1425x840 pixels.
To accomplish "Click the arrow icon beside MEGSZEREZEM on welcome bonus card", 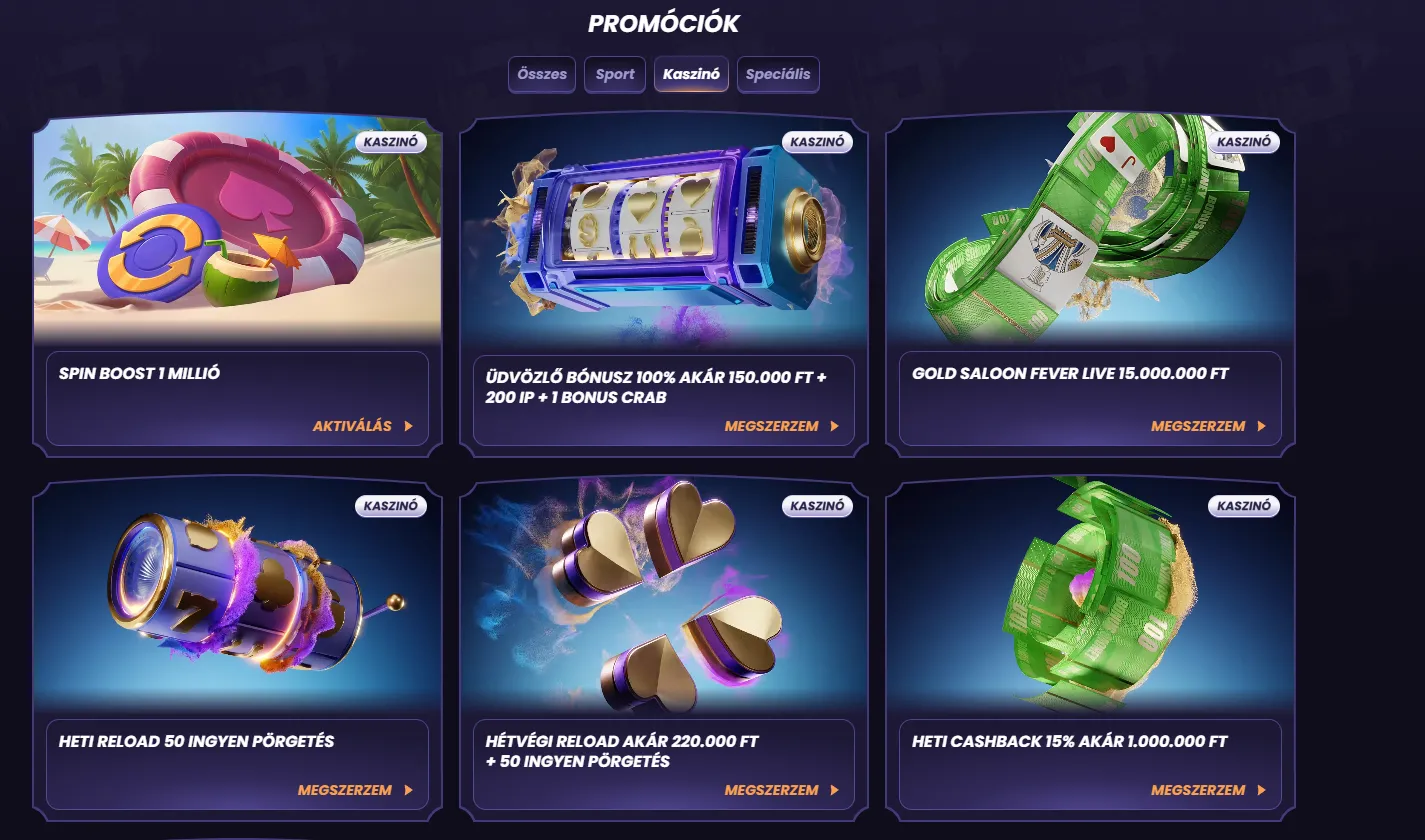I will click(834, 426).
